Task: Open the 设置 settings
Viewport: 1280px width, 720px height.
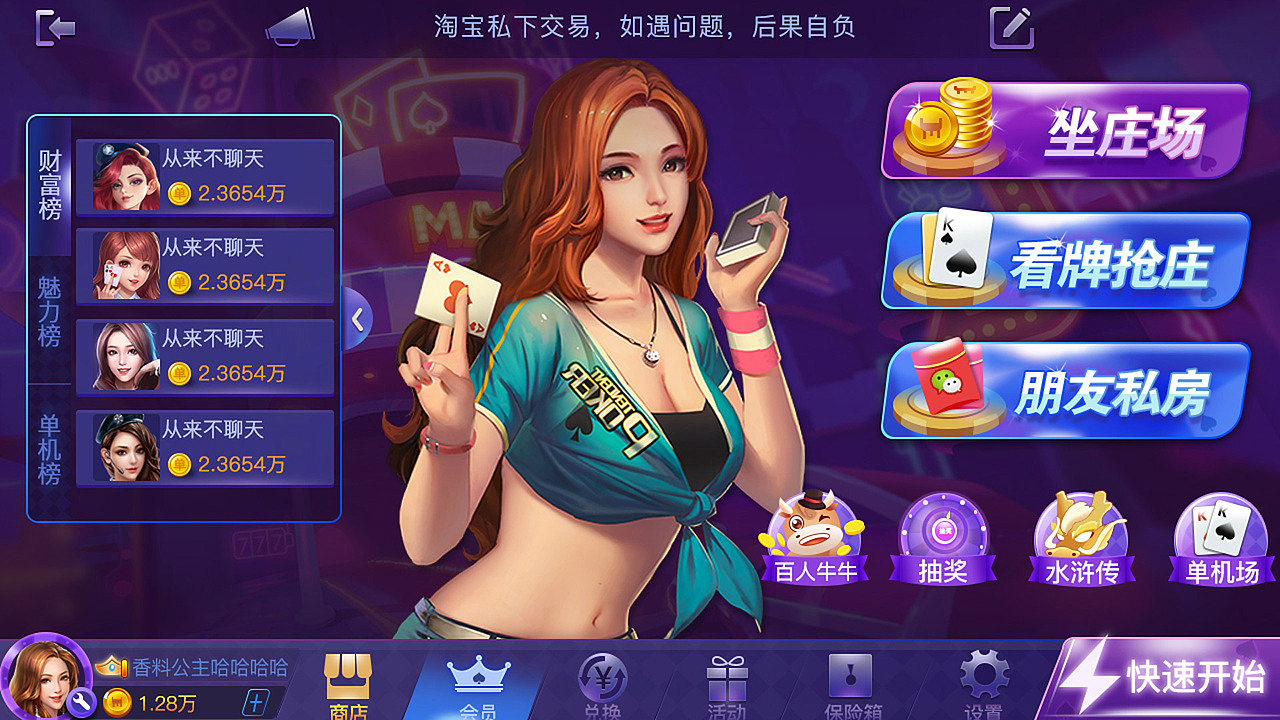Action: (x=985, y=685)
